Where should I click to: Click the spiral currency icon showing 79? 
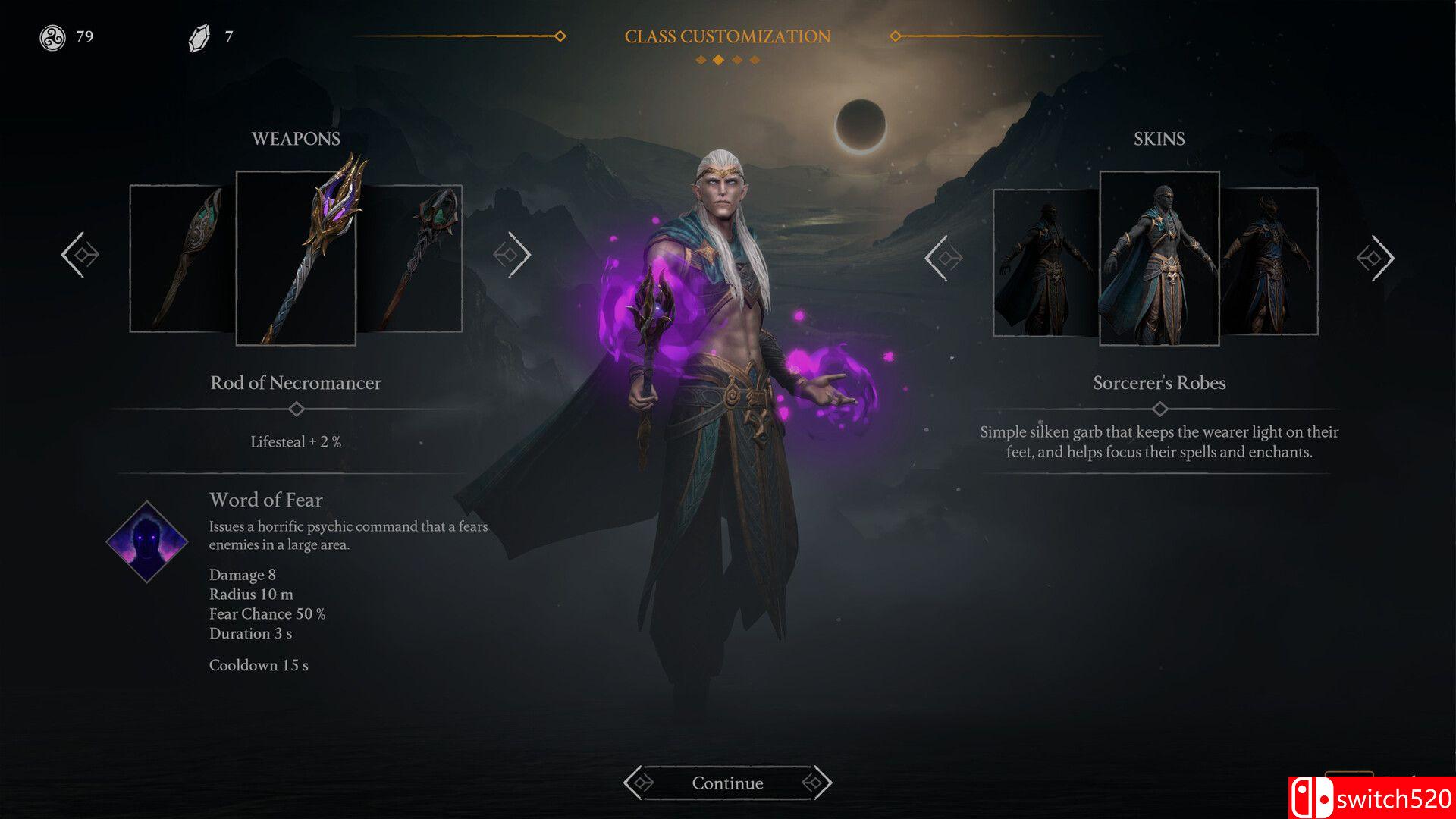(53, 35)
